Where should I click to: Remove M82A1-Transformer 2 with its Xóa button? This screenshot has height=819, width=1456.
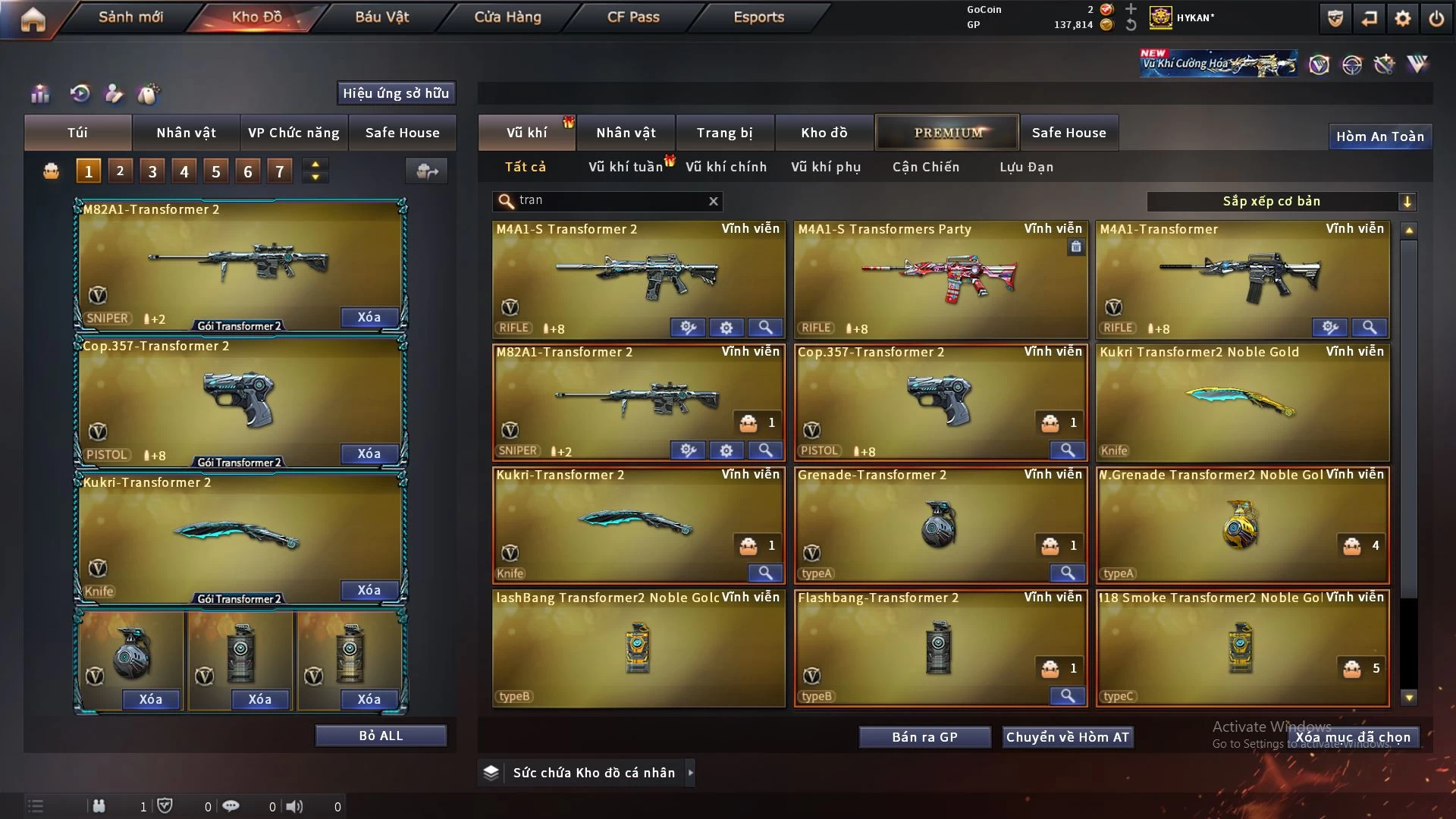[x=369, y=317]
